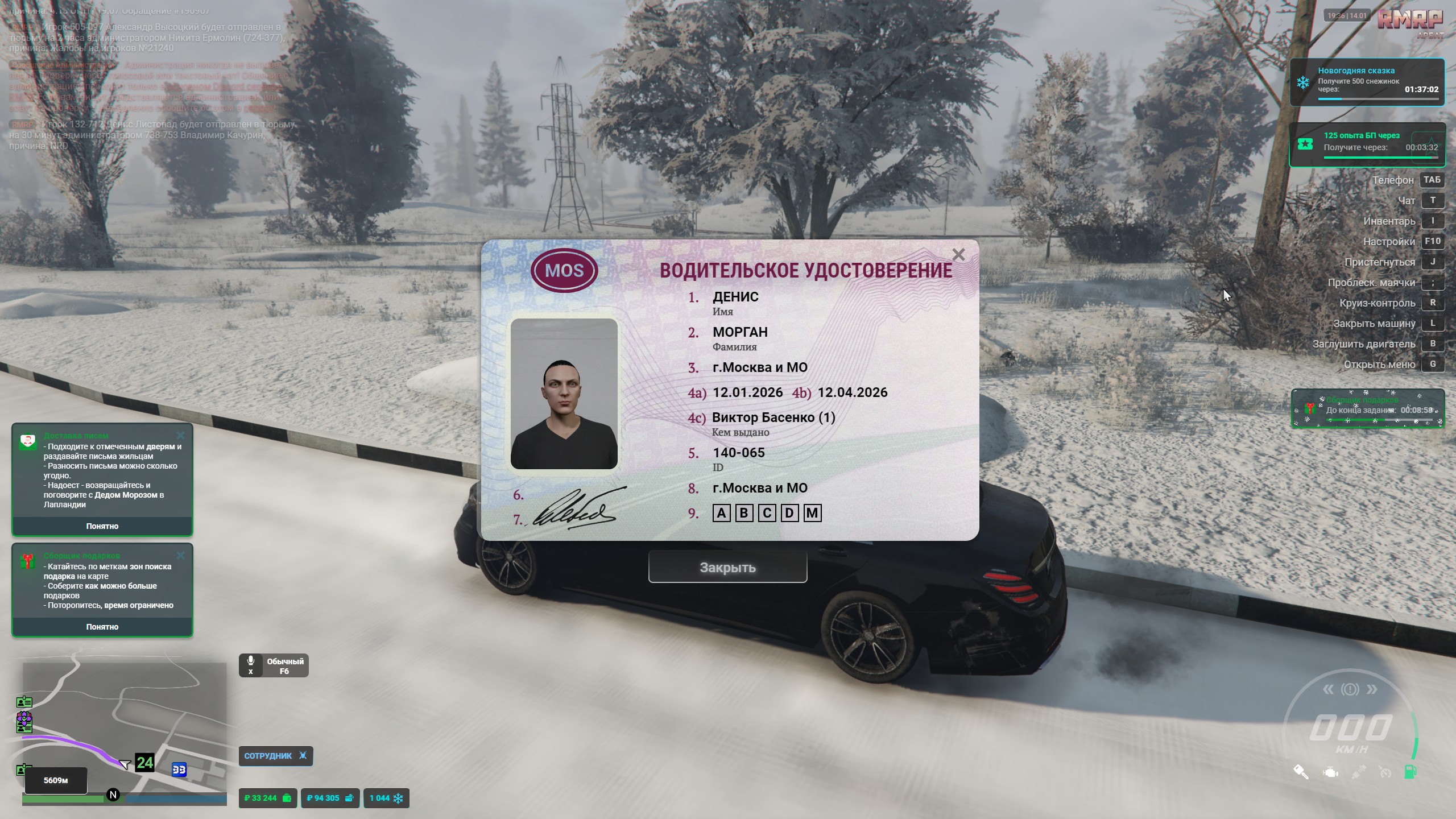Image resolution: width=1456 pixels, height=819 pixels.
Task: Click the engine status icon near the speedometer
Action: 1331,772
